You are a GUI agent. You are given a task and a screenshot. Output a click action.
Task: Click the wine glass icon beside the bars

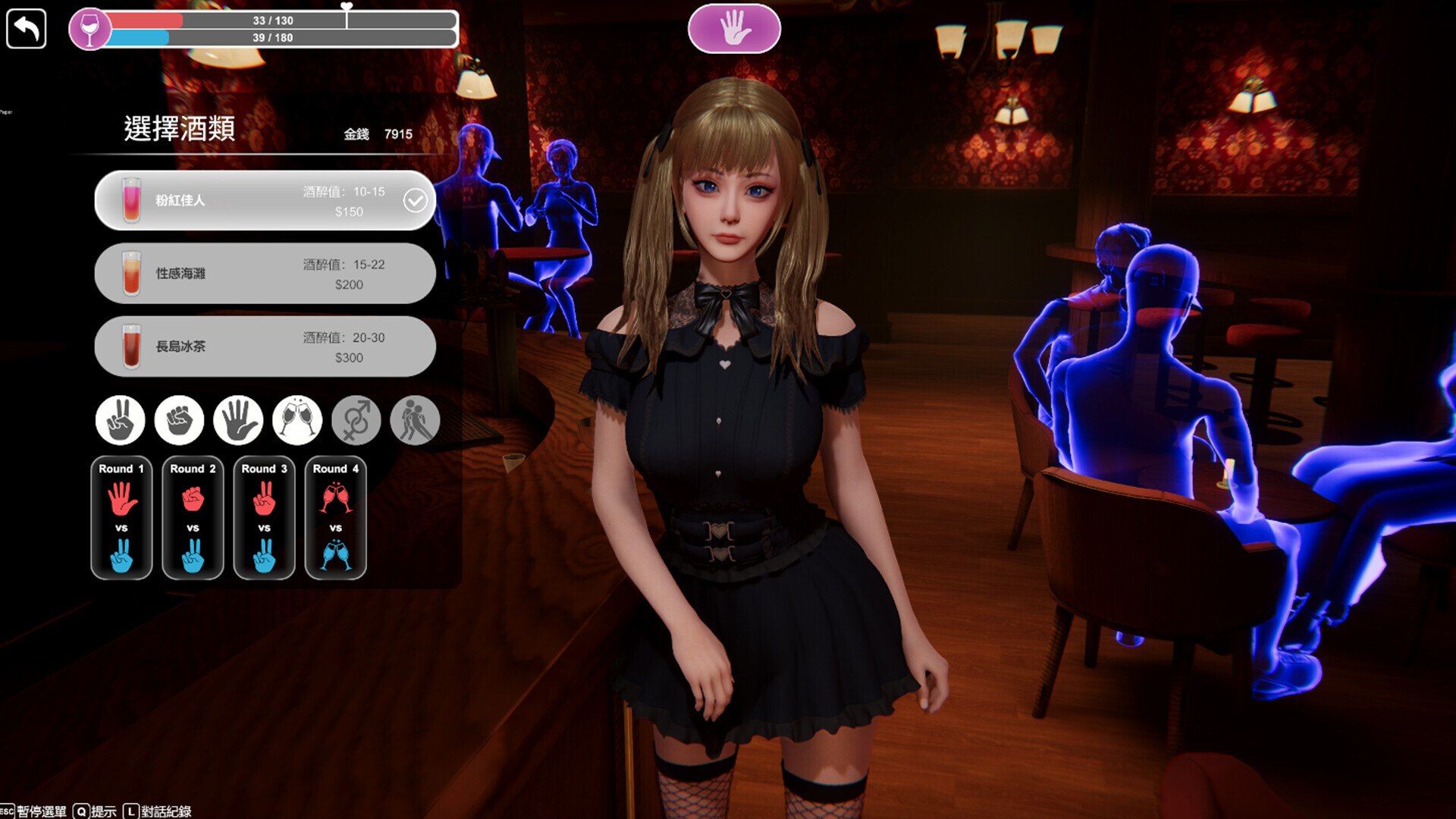tap(90, 29)
